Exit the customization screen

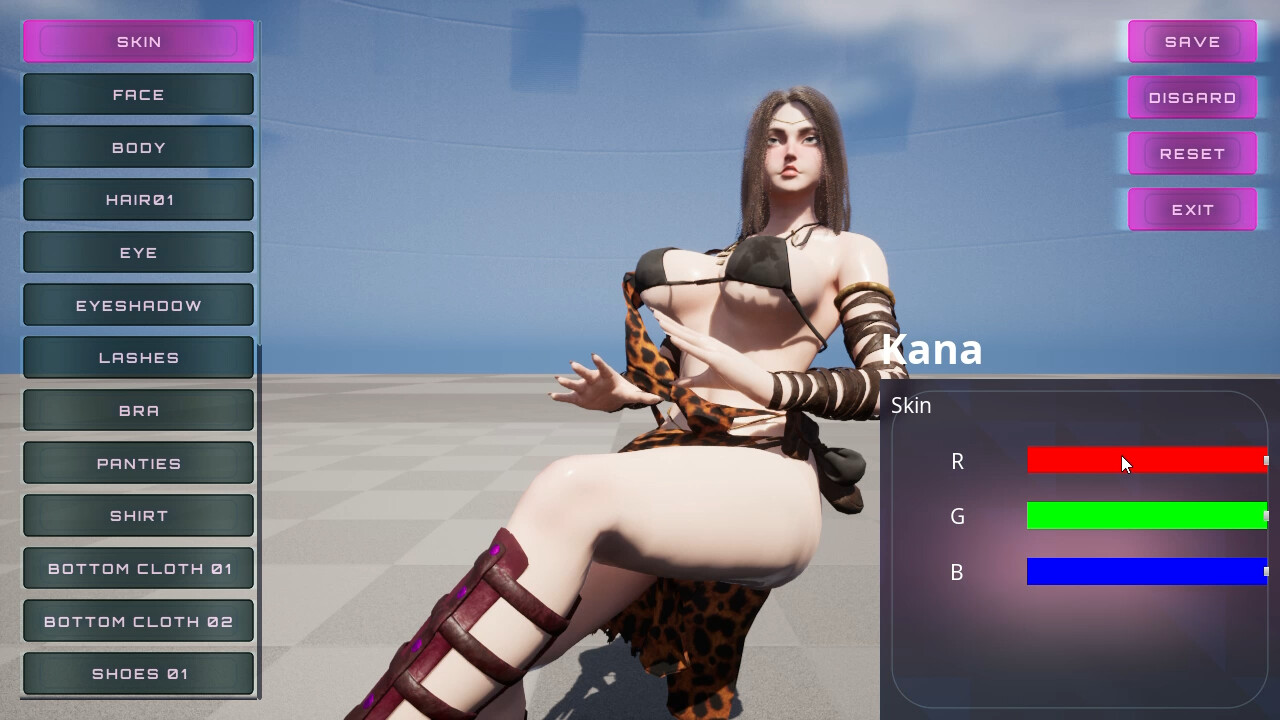1192,209
